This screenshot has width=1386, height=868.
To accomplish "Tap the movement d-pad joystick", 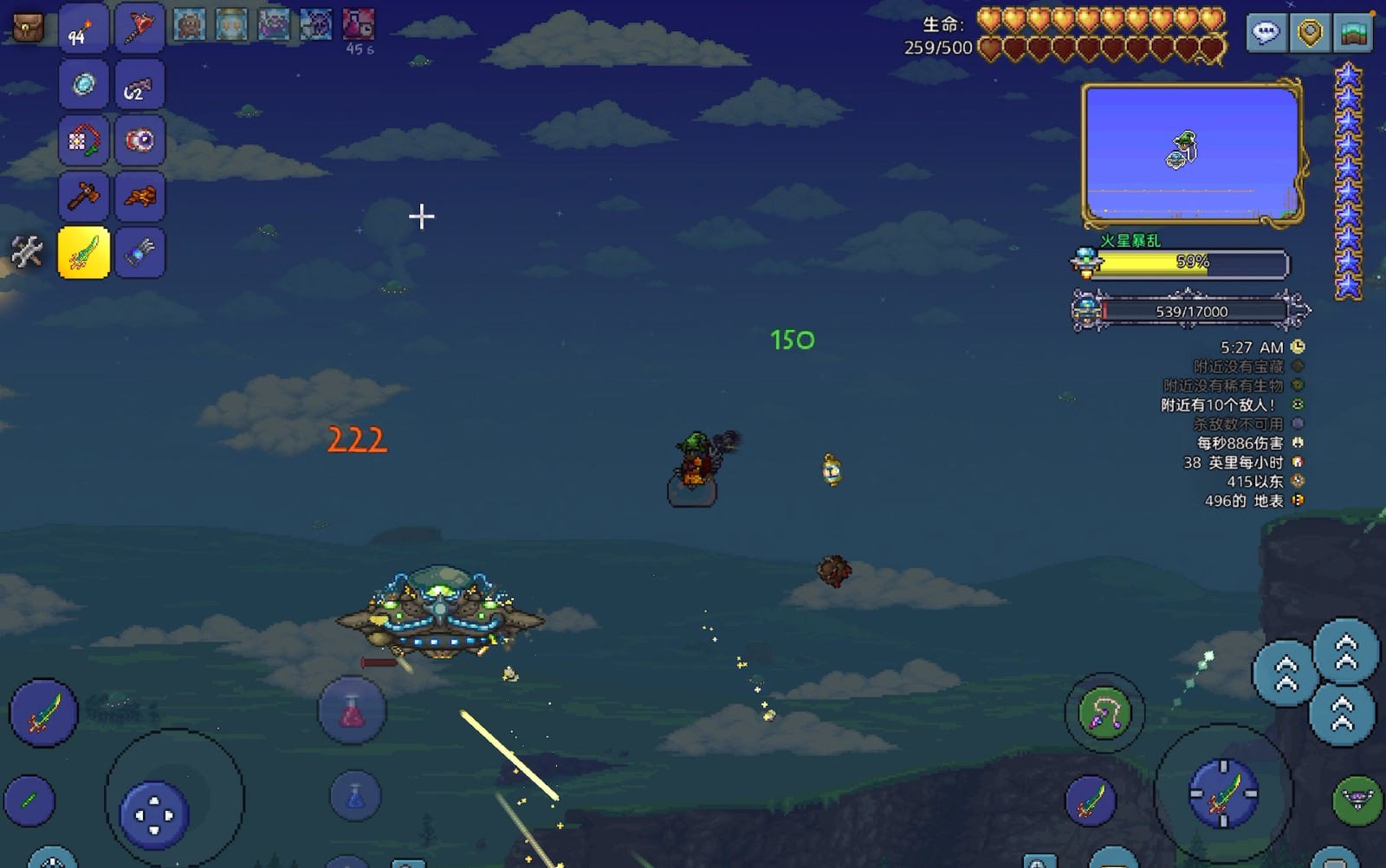I will [154, 814].
